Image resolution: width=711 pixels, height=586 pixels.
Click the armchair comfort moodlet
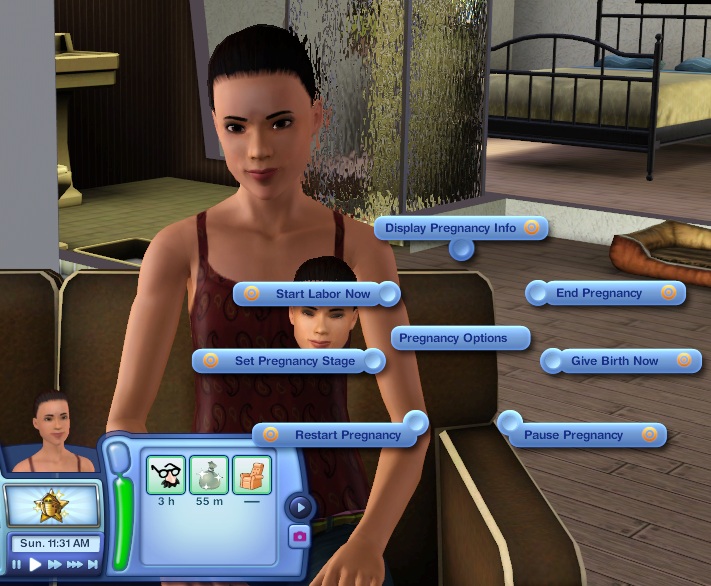[252, 474]
